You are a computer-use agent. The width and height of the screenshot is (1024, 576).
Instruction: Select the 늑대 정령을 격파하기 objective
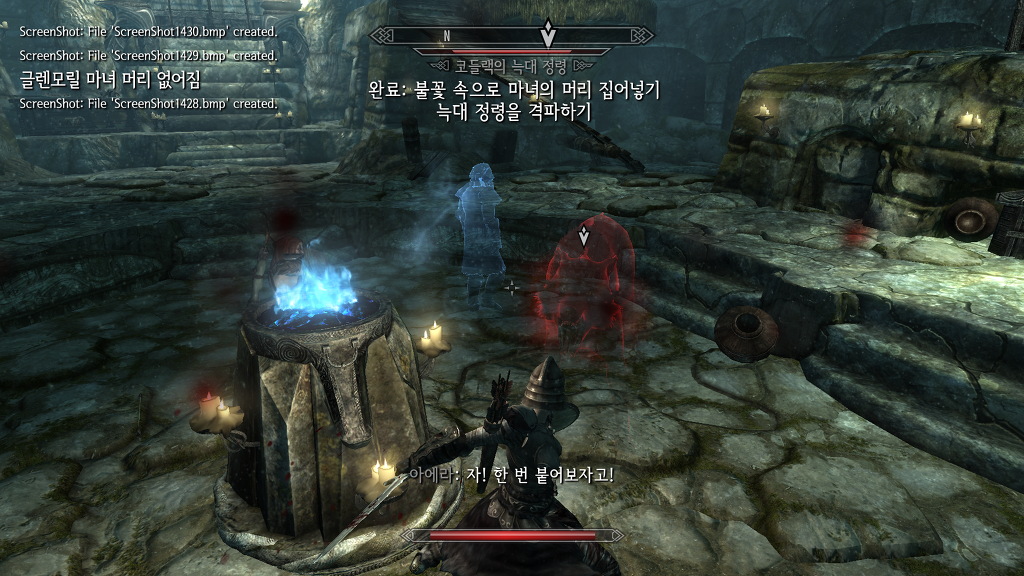[514, 112]
